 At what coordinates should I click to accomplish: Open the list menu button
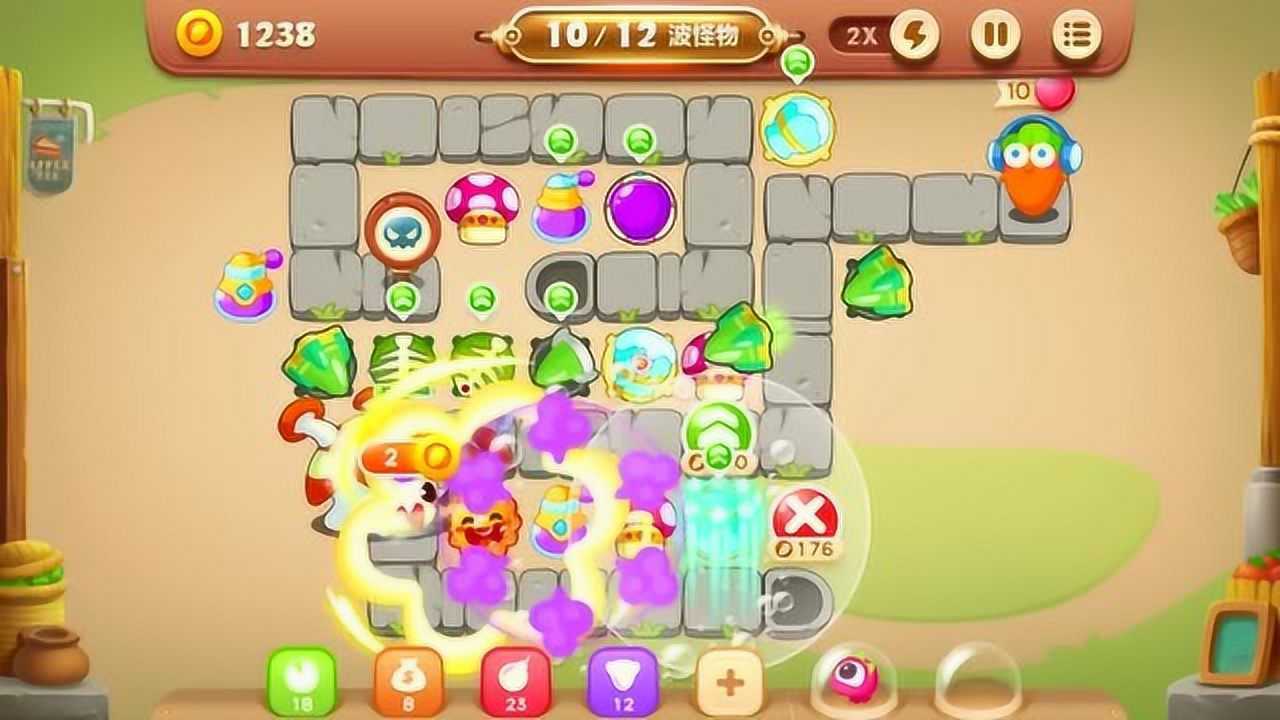(x=1077, y=36)
